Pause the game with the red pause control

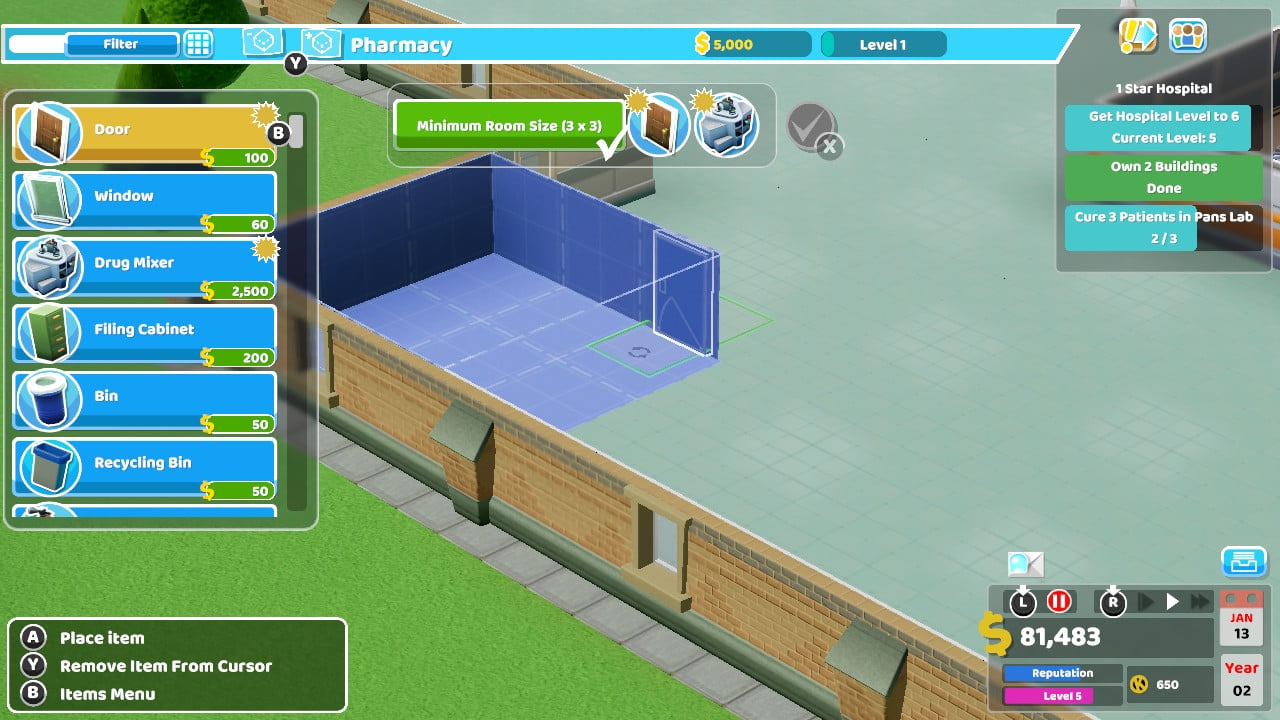tap(1057, 601)
